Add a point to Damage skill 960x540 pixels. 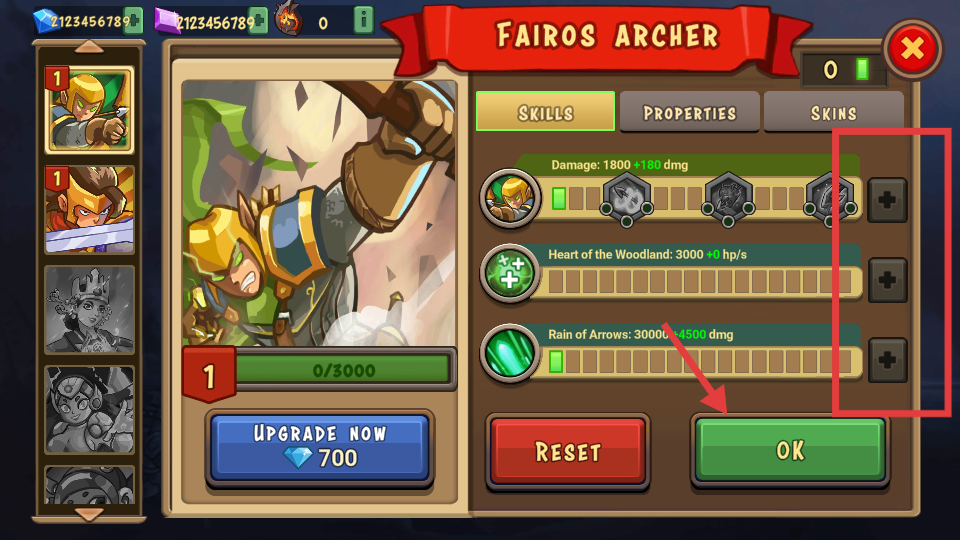coord(887,200)
